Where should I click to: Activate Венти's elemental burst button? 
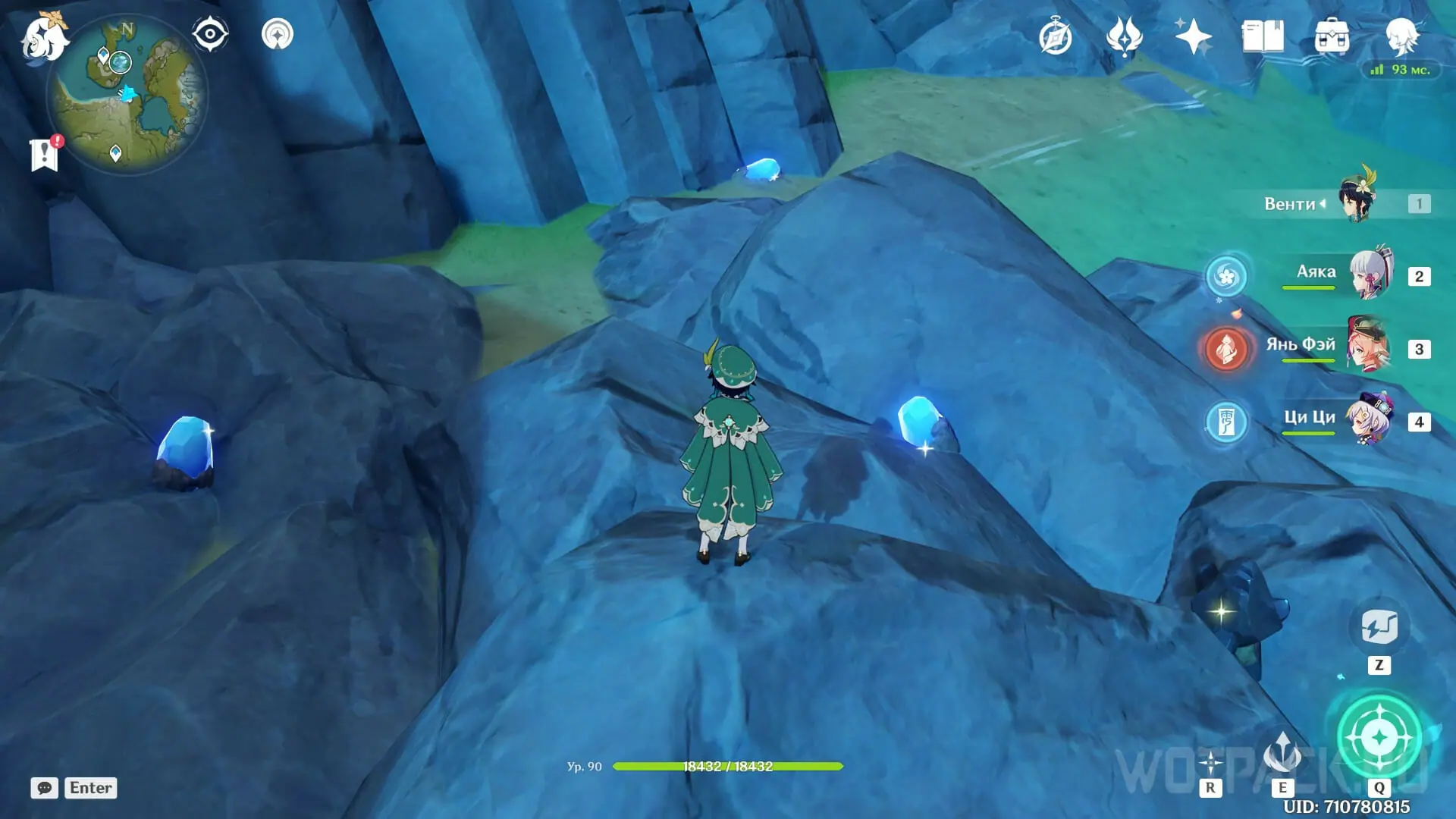pyautogui.click(x=1379, y=736)
